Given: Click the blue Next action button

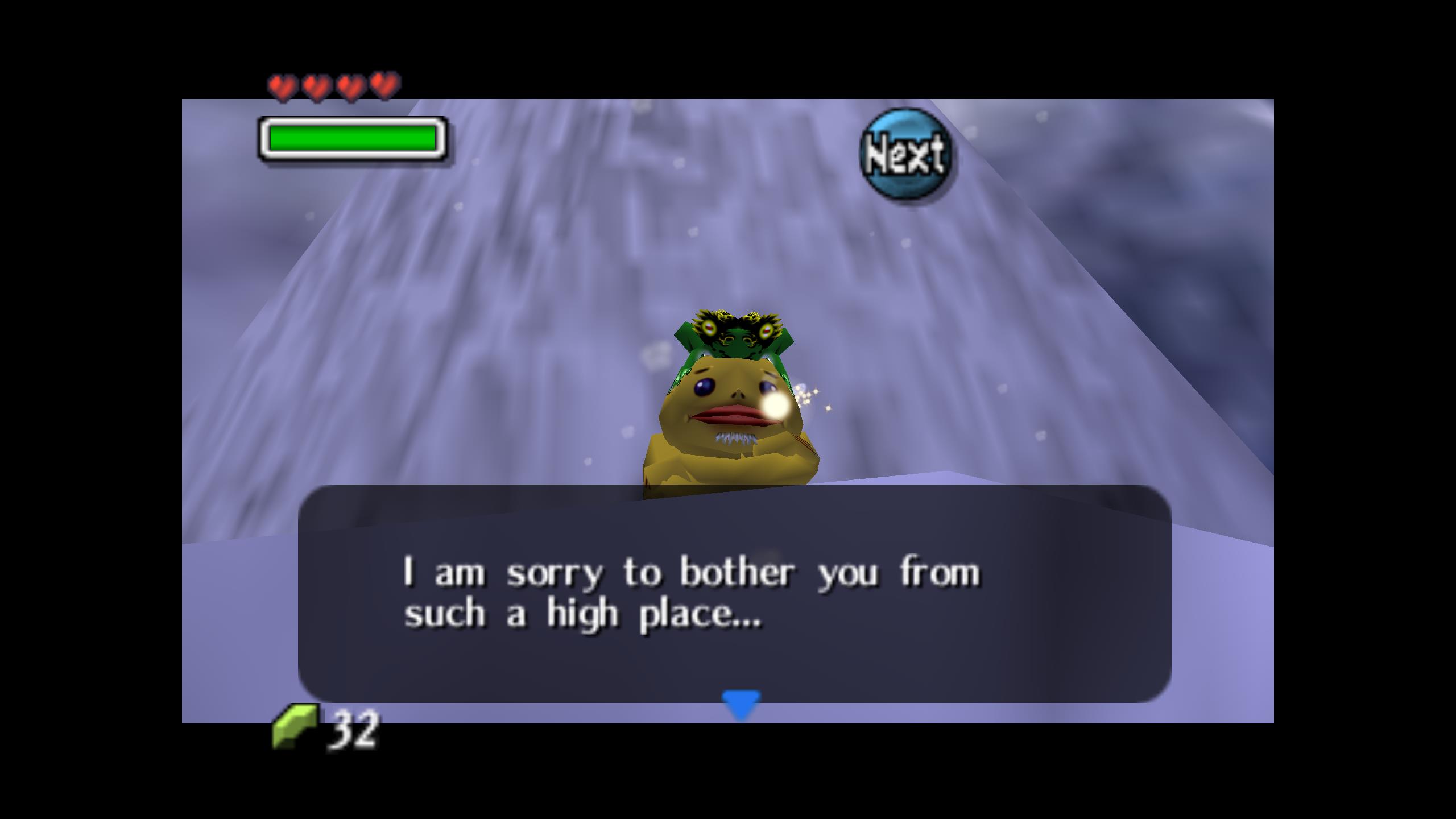Looking at the screenshot, I should (x=905, y=154).
